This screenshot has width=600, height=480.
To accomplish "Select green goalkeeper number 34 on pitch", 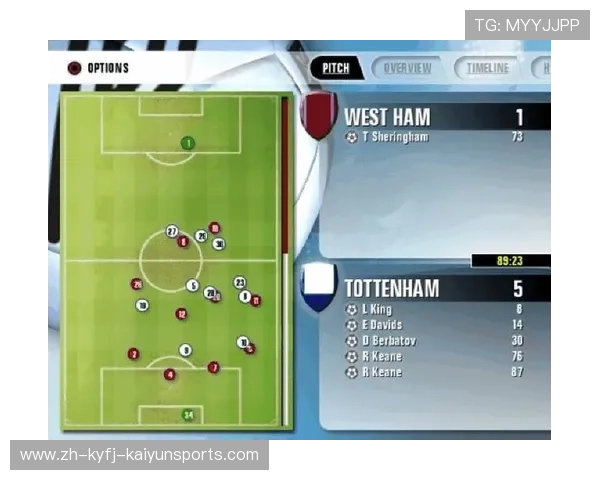I will (x=187, y=415).
